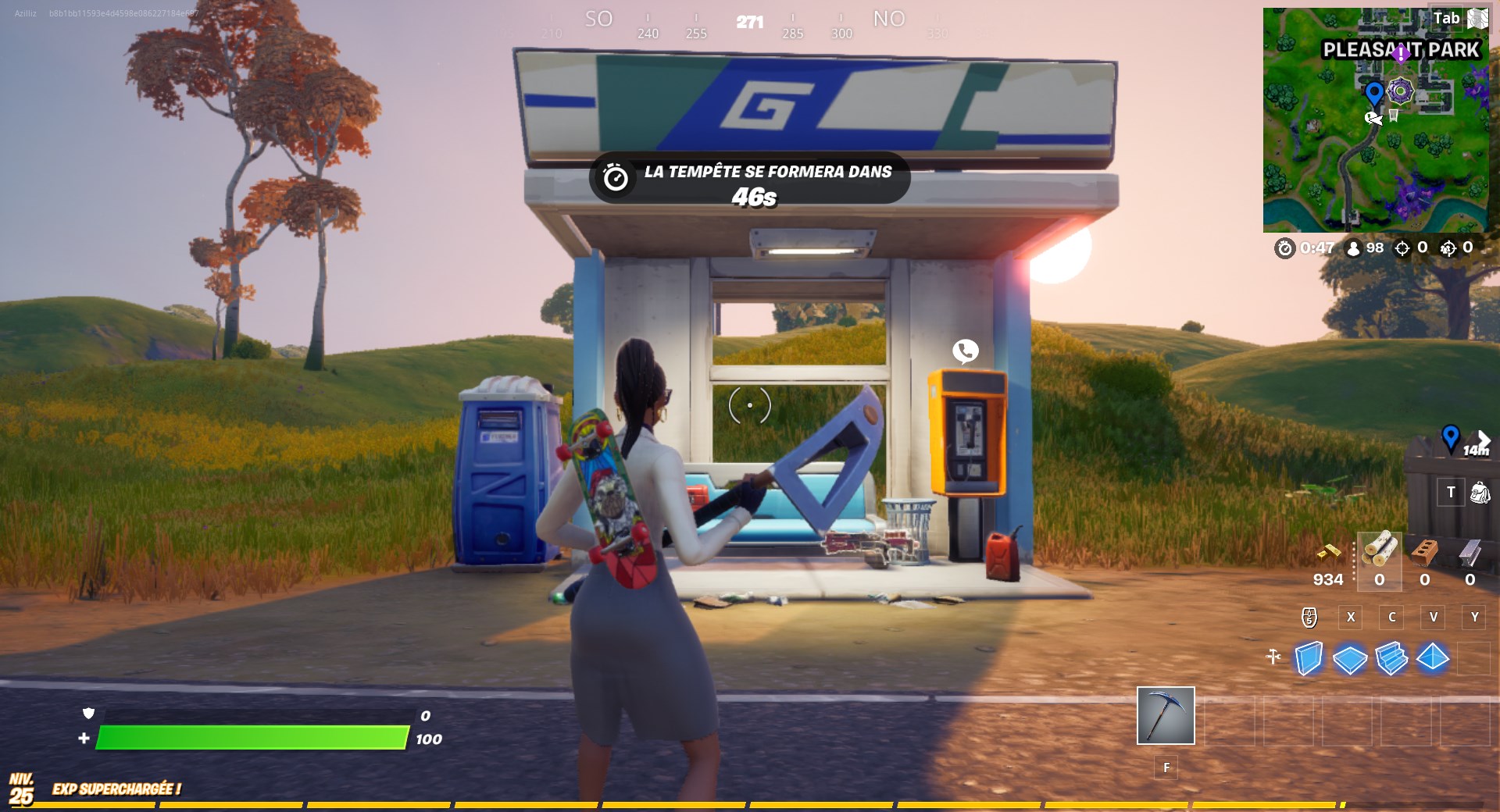Select the roof build piece

click(x=1434, y=658)
